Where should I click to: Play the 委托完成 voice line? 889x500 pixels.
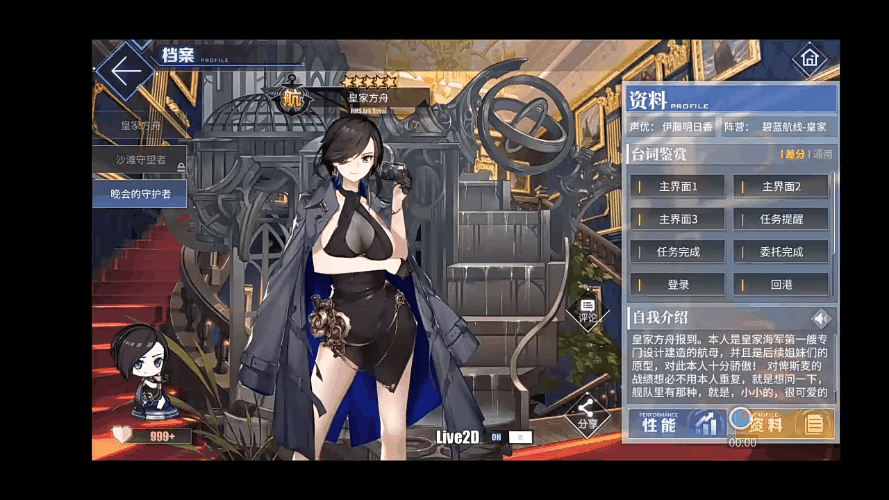(781, 252)
